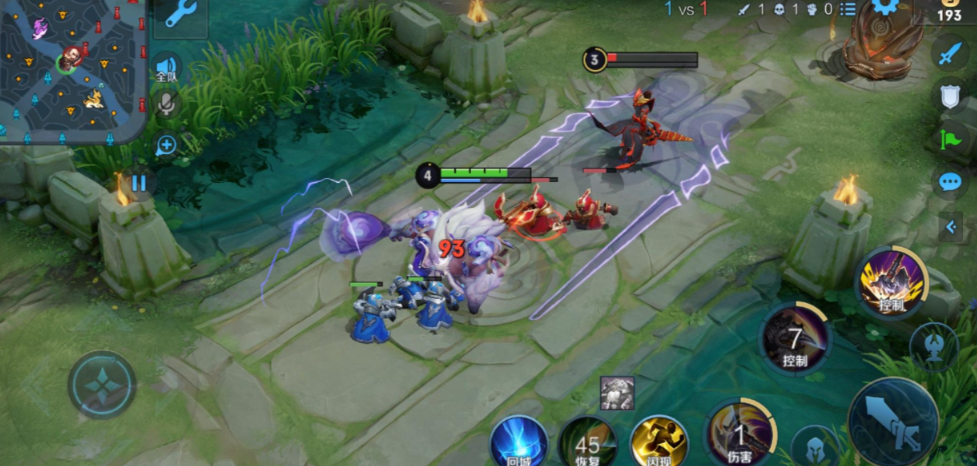Image resolution: width=977 pixels, height=466 pixels.
Task: Toggle the team voice speaker
Action: click(x=166, y=66)
